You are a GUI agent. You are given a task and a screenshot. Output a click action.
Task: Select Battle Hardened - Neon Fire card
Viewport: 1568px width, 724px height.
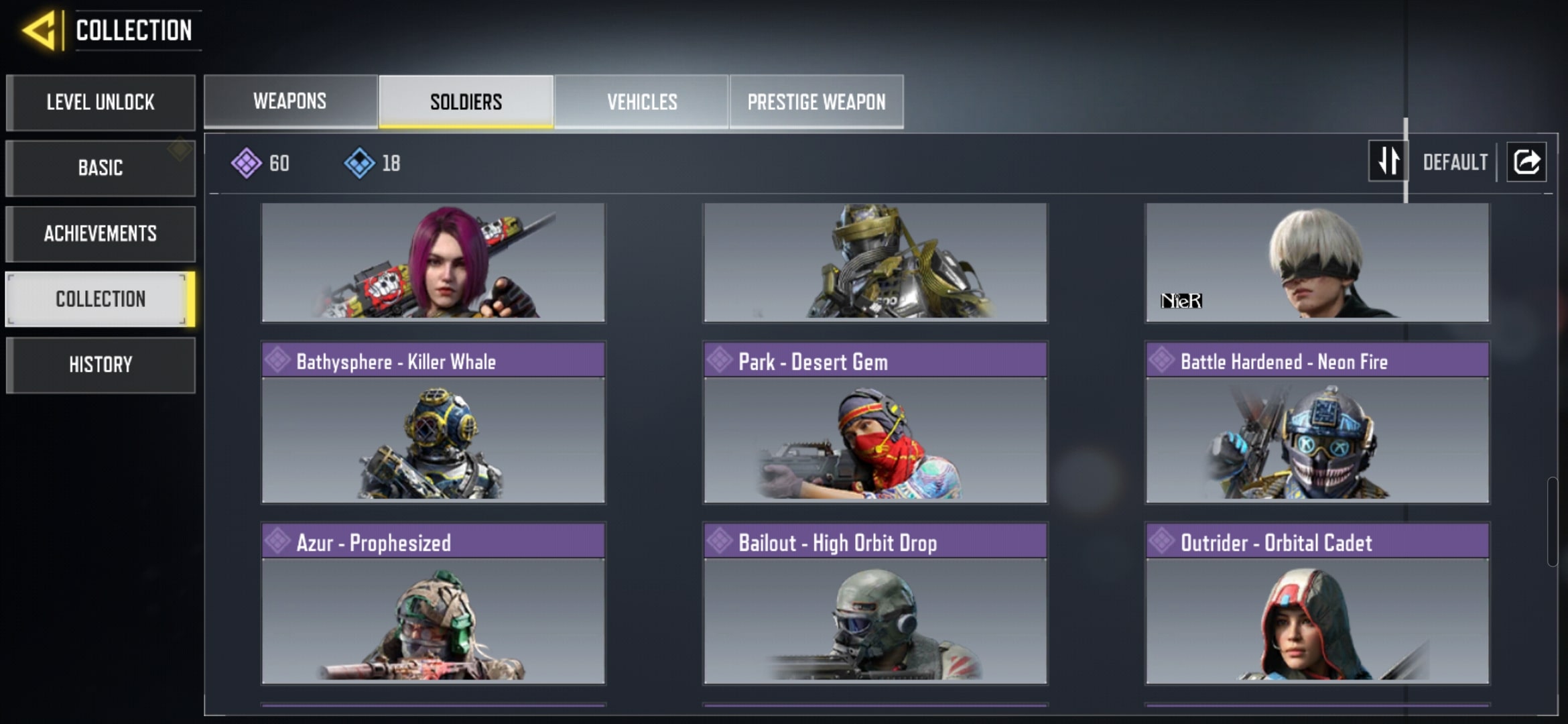[1317, 423]
